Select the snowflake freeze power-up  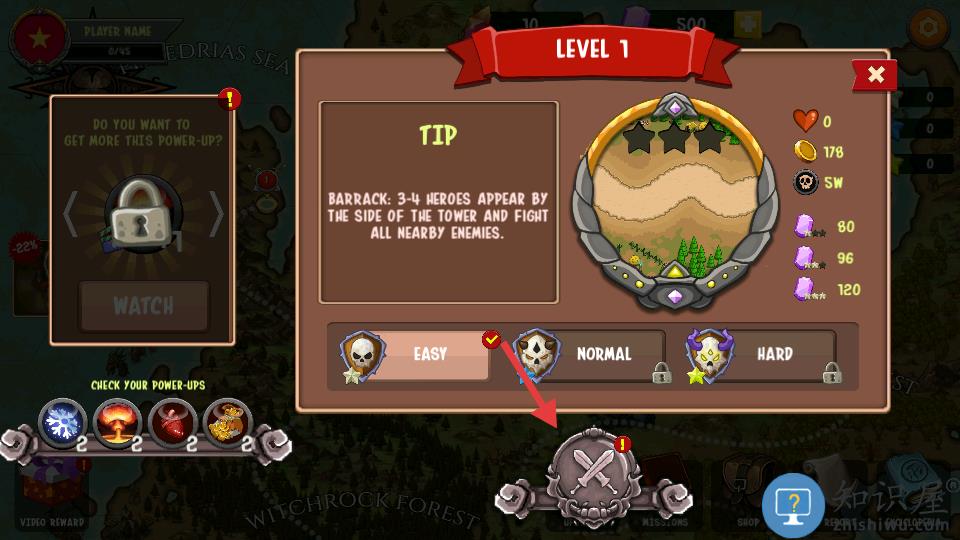click(x=63, y=423)
